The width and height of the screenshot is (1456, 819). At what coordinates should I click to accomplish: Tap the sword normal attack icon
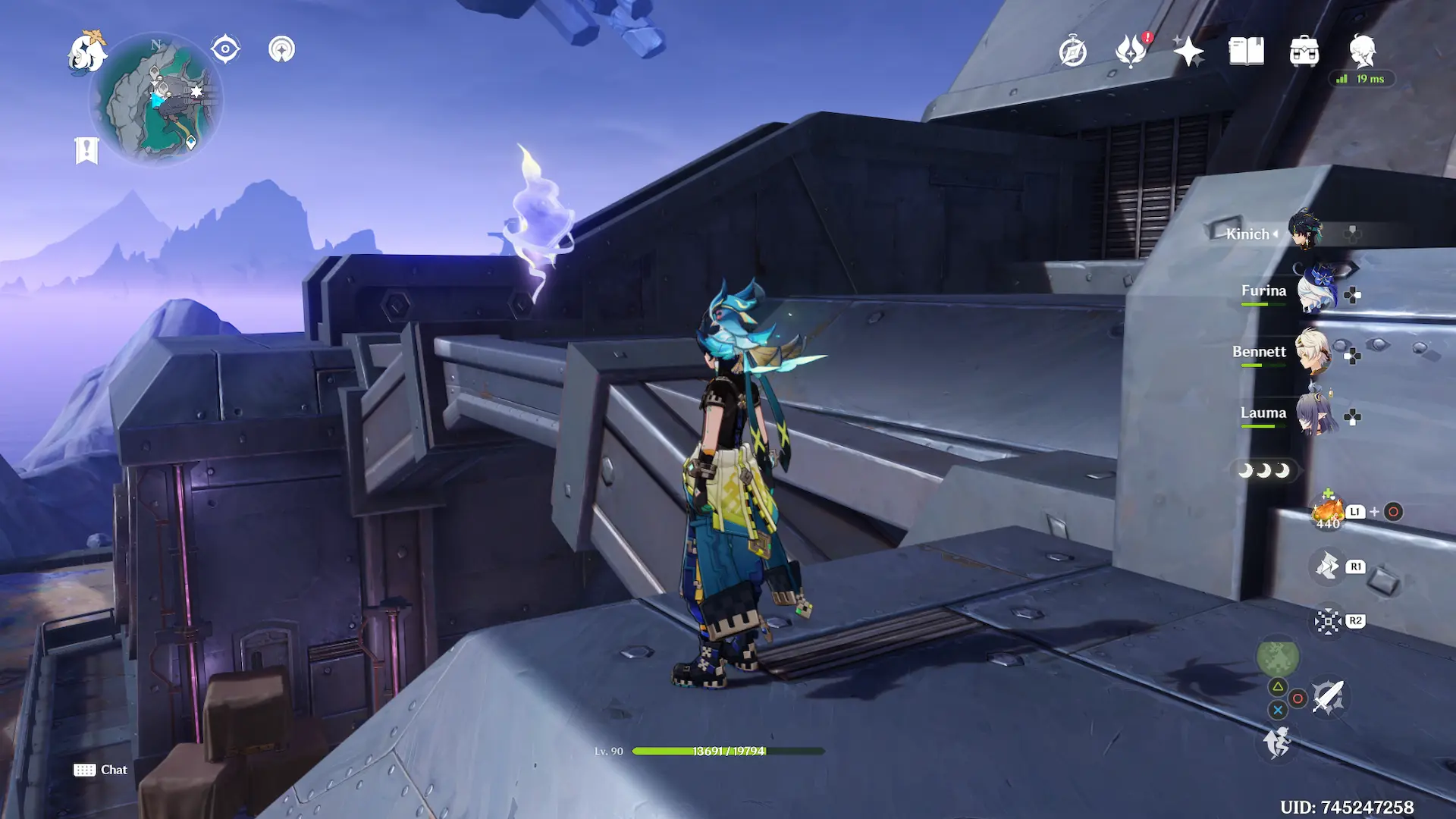[x=1328, y=697]
